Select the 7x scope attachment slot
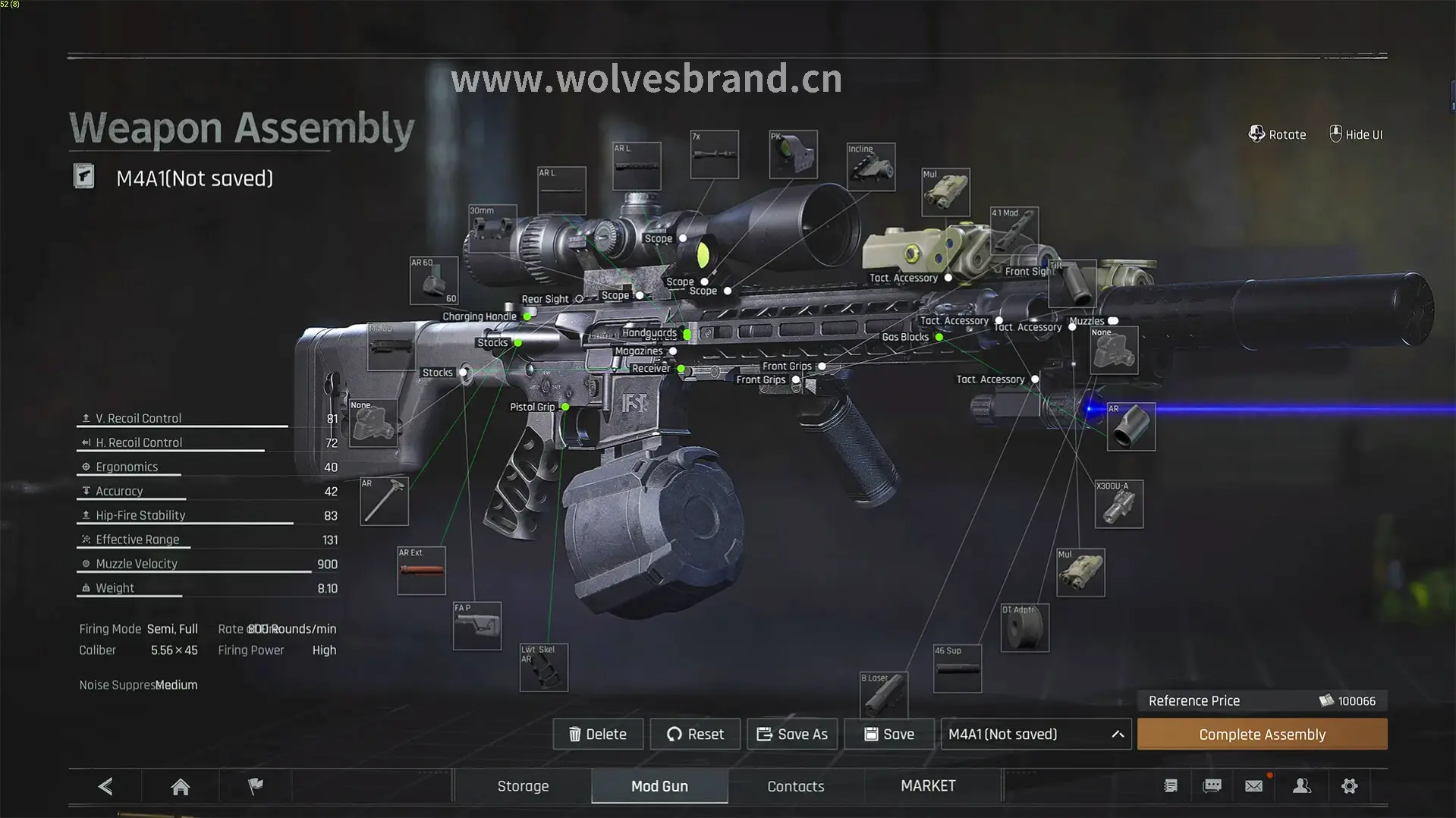The width and height of the screenshot is (1456, 818). coord(714,155)
